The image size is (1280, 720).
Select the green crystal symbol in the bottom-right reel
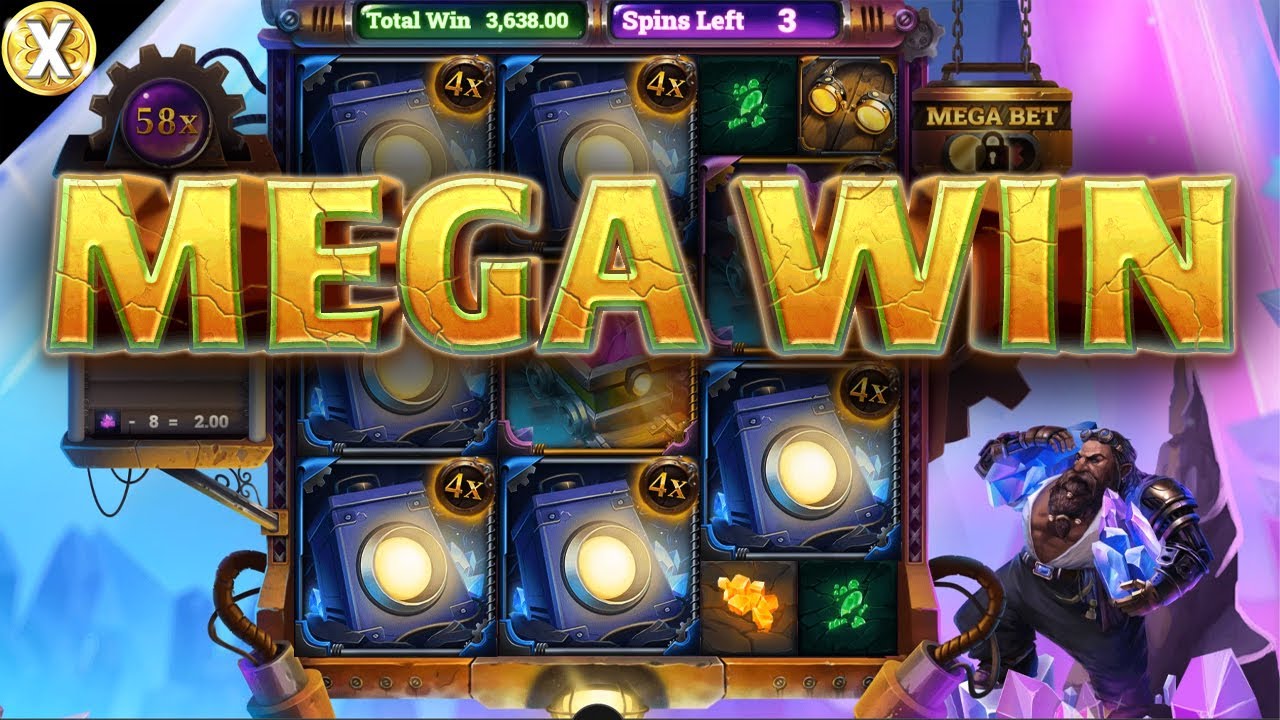tap(845, 601)
